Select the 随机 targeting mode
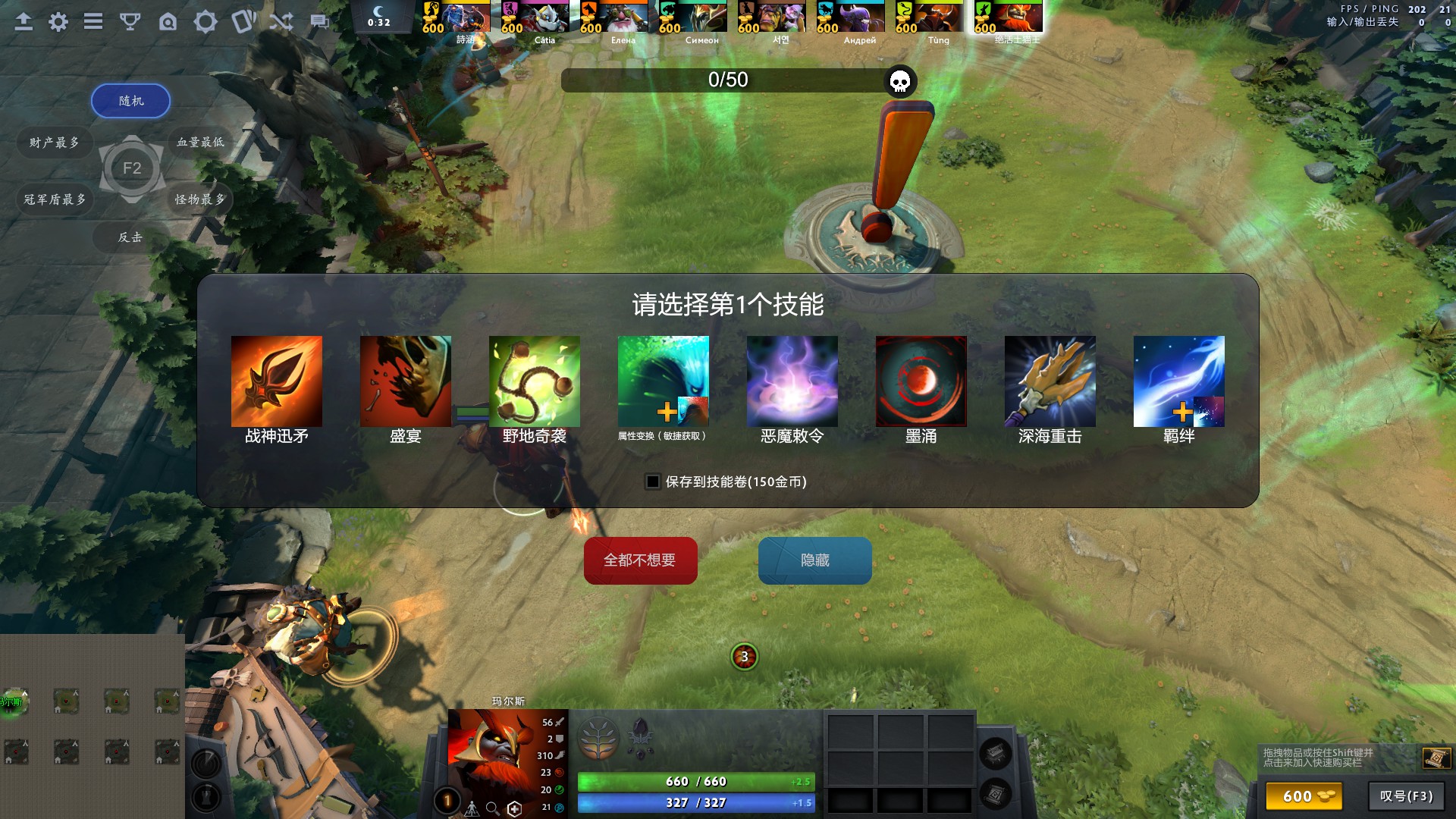The image size is (1456, 819). click(x=130, y=100)
